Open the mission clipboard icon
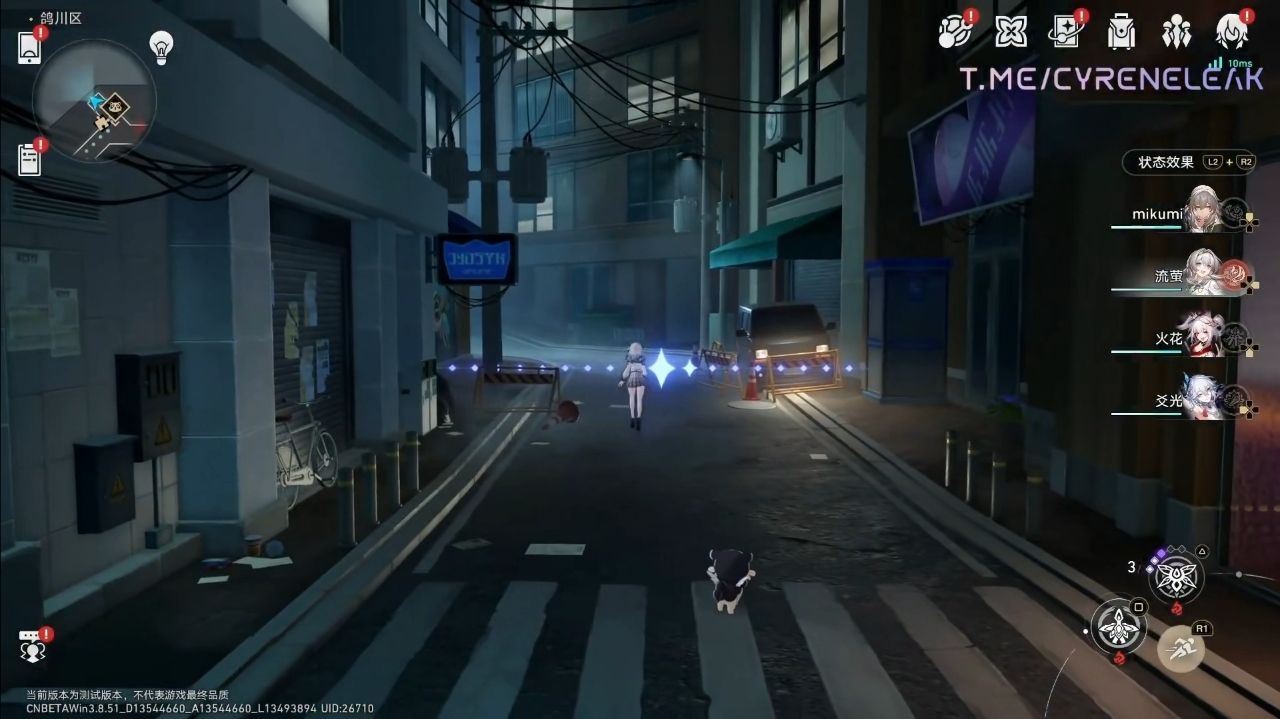The image size is (1280, 719). 30,159
